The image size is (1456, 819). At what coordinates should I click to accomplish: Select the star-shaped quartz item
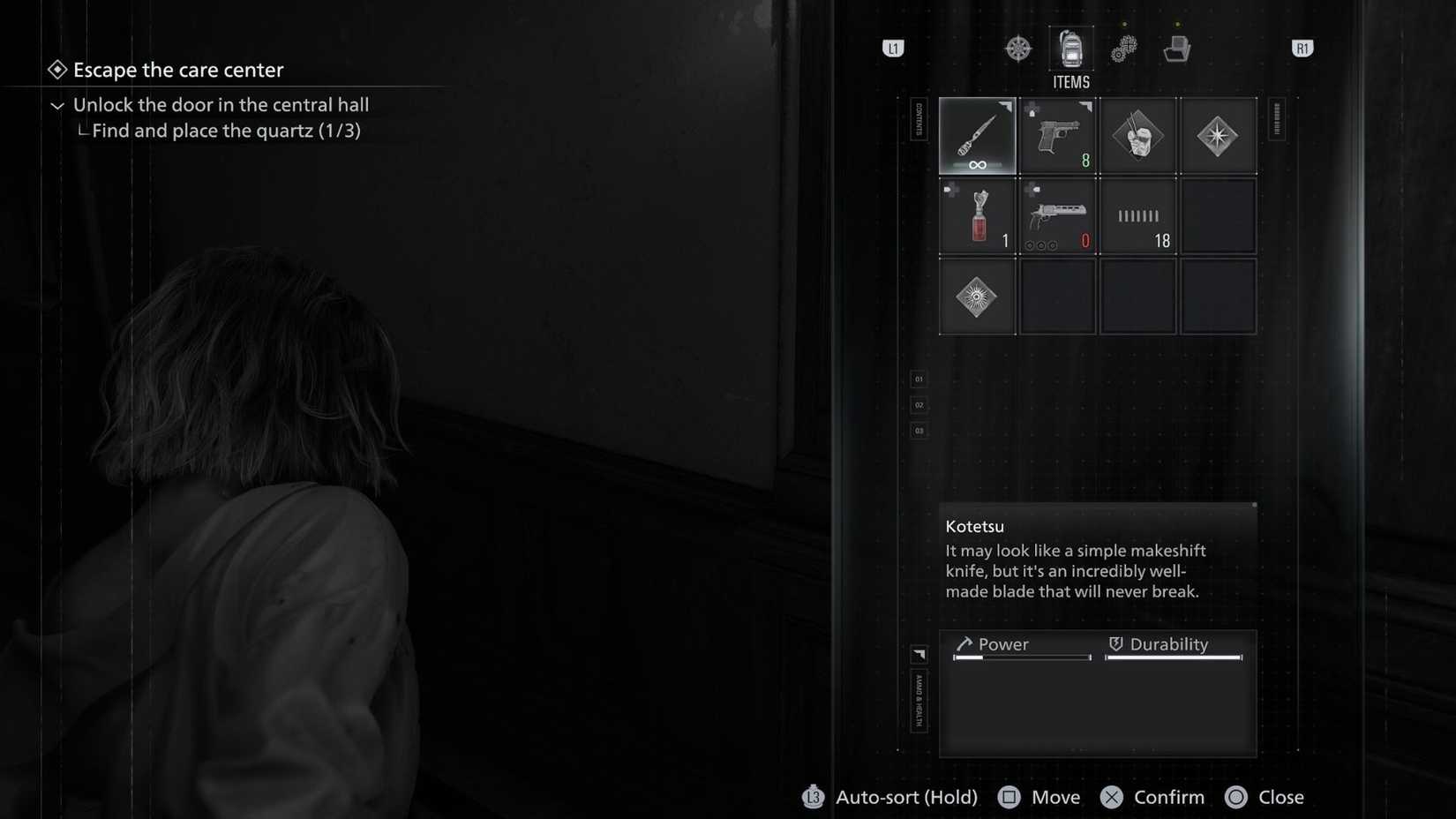[1218, 134]
